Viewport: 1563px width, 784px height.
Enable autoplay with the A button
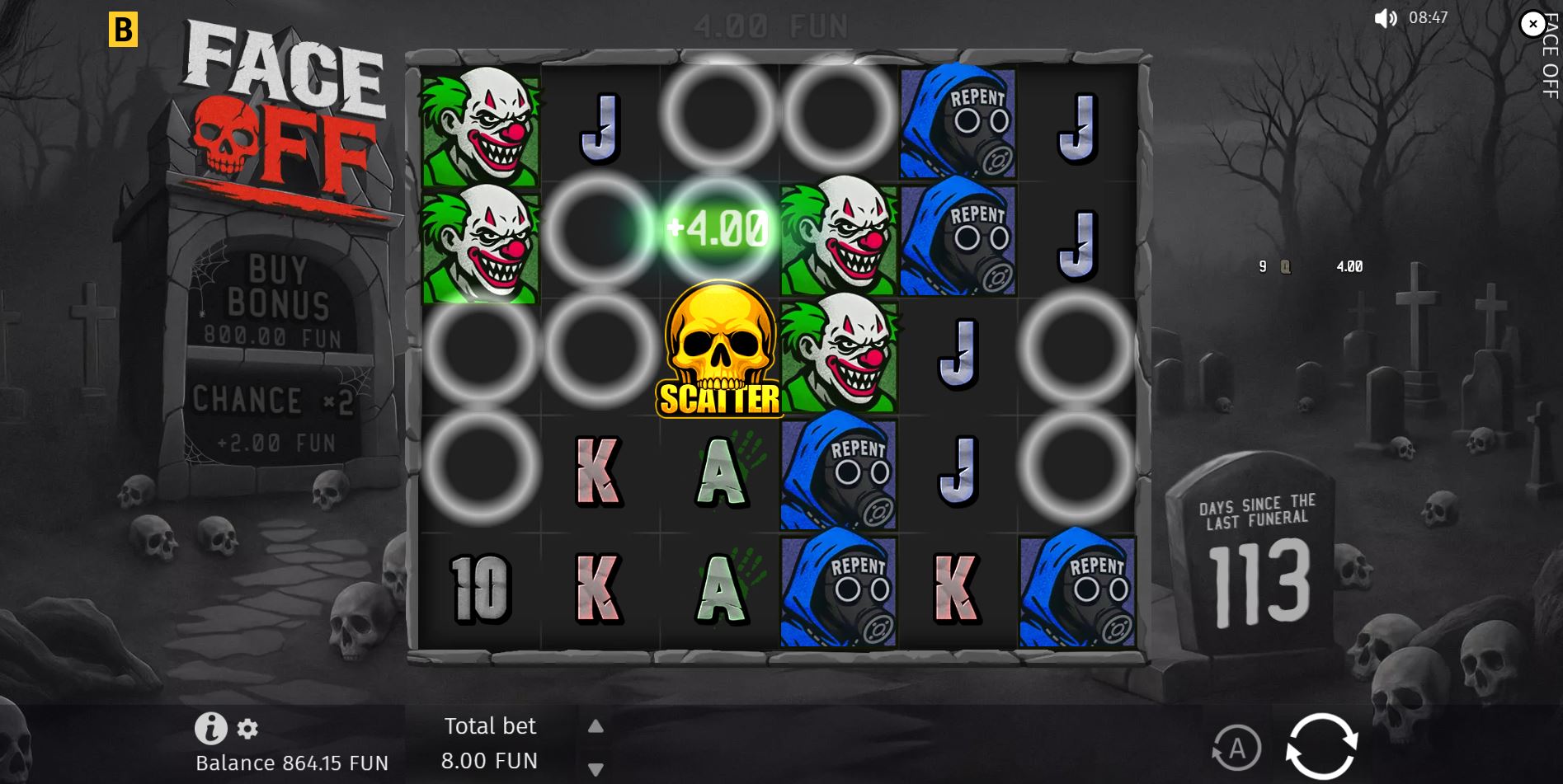(x=1236, y=749)
